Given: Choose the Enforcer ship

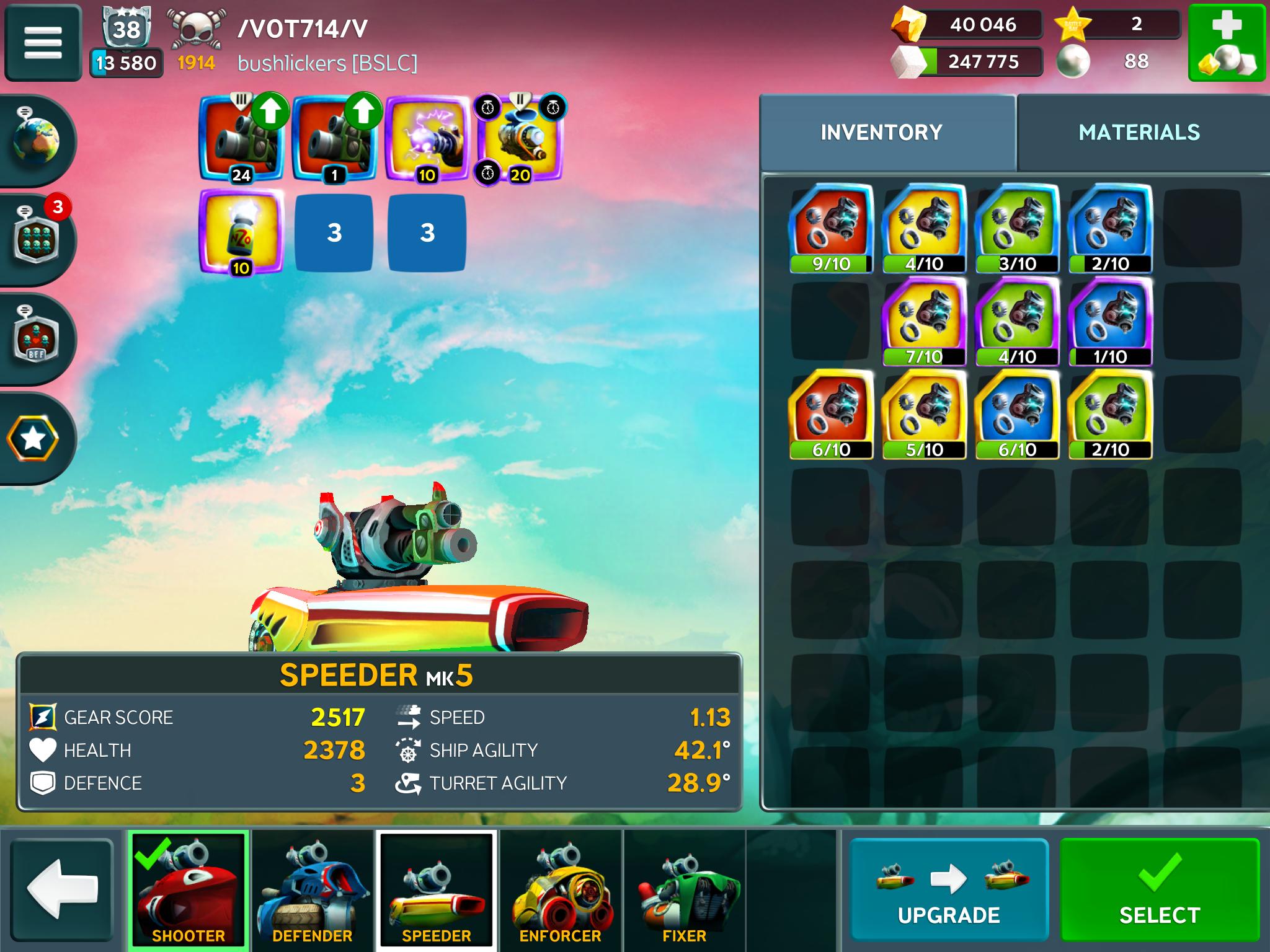Looking at the screenshot, I should pos(561,889).
